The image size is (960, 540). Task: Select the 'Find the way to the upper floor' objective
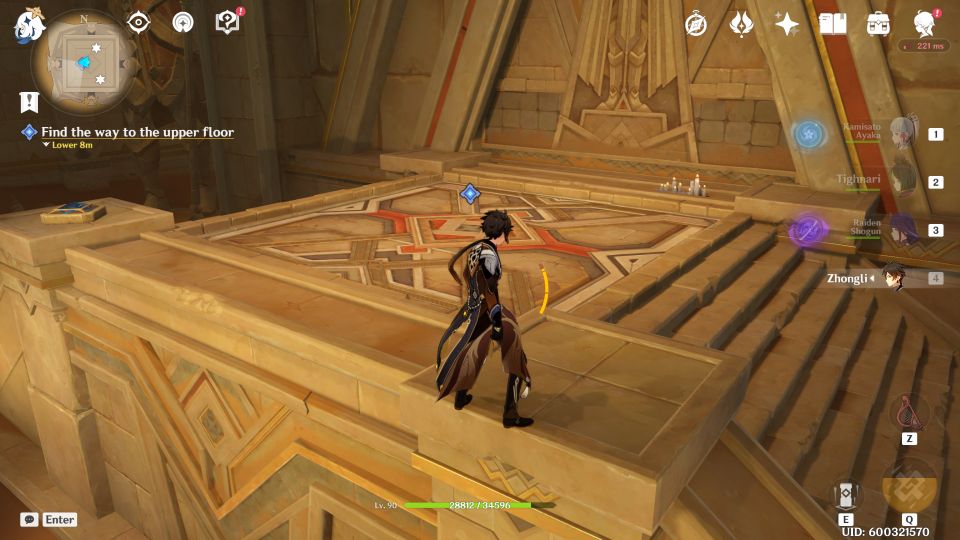coord(137,132)
